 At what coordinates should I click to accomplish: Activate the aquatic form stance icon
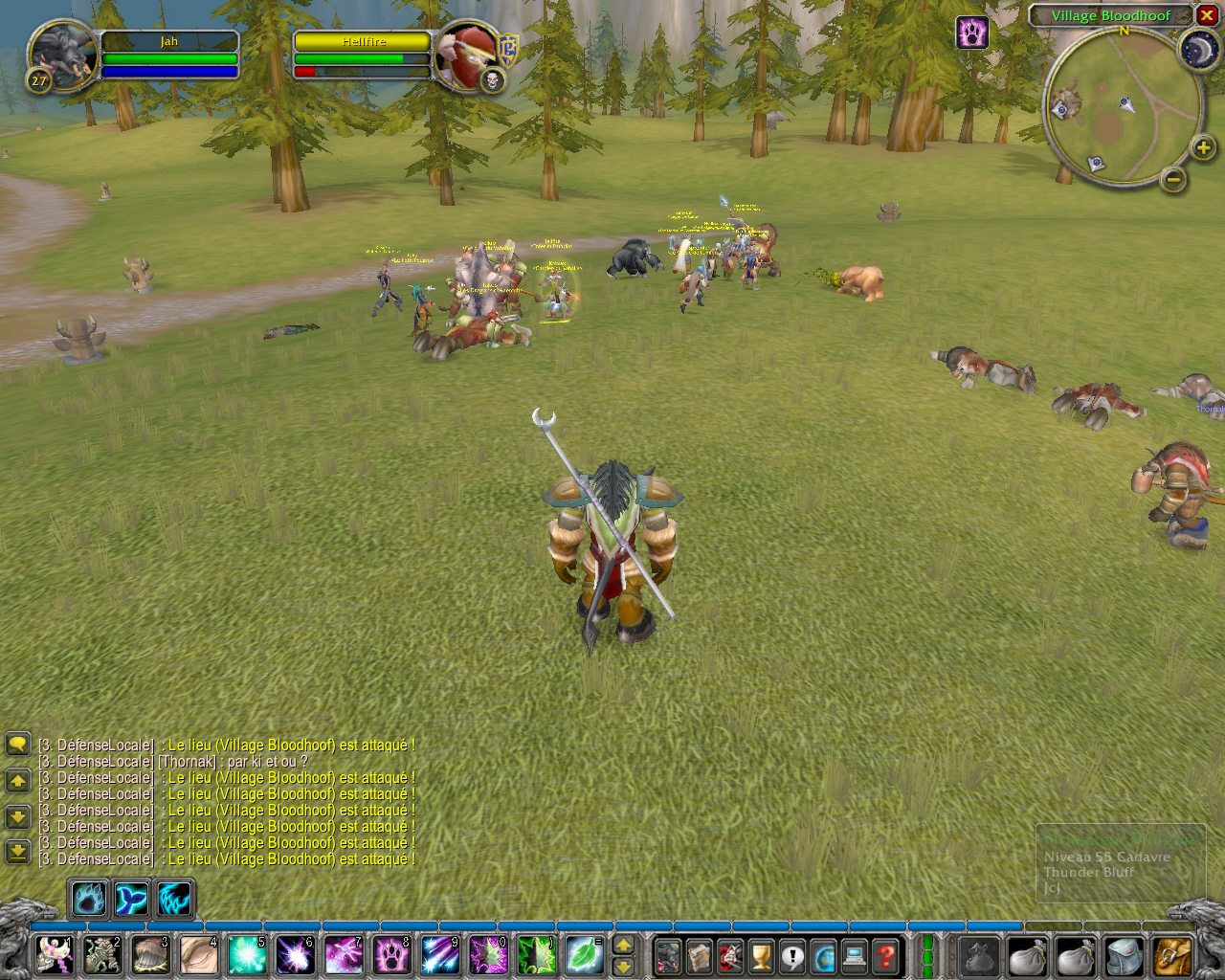click(x=132, y=900)
